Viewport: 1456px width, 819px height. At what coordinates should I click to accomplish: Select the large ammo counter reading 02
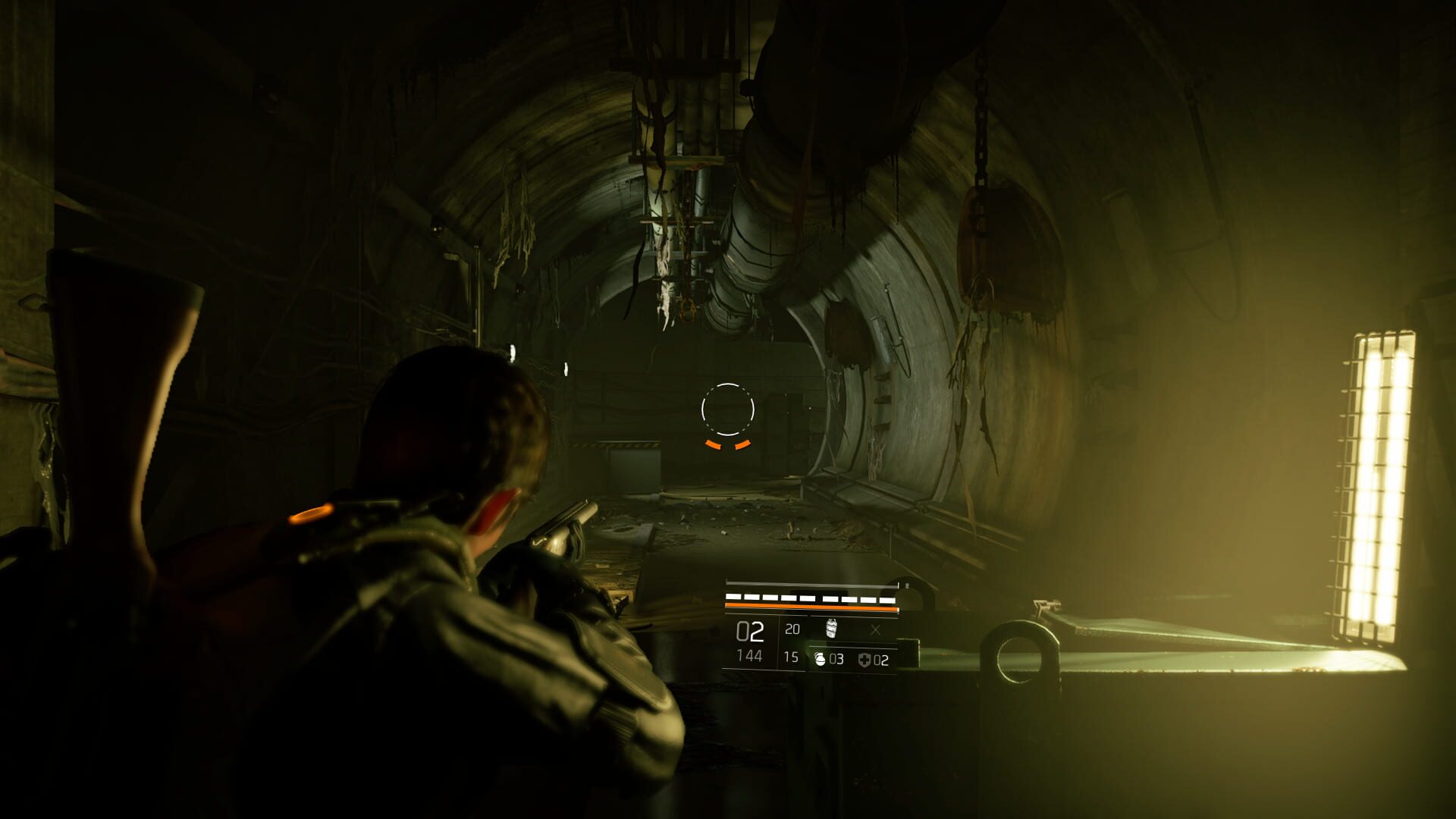(749, 631)
